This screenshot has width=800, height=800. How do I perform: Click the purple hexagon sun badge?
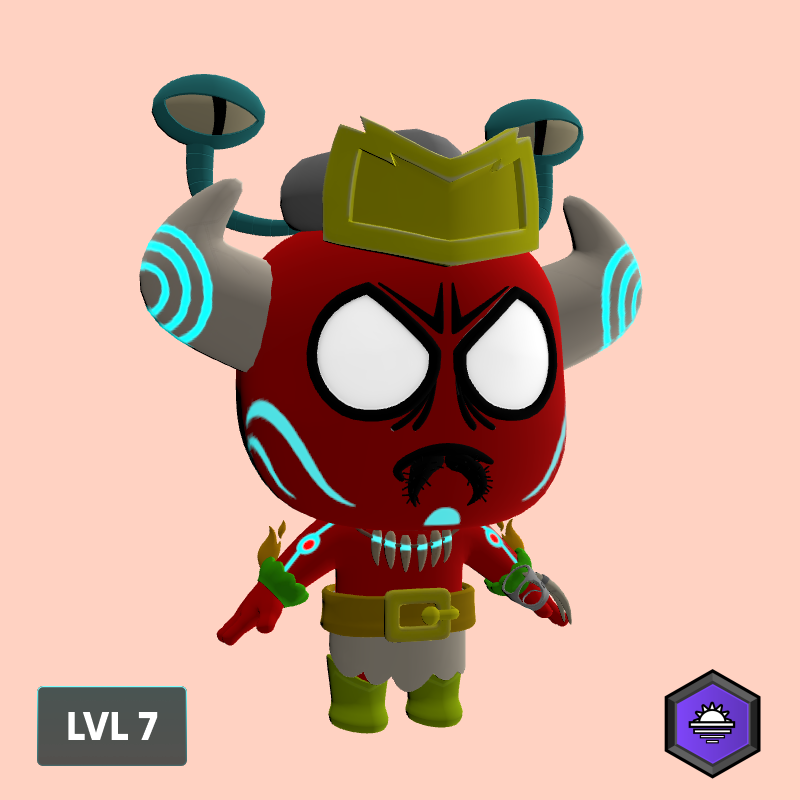712,723
